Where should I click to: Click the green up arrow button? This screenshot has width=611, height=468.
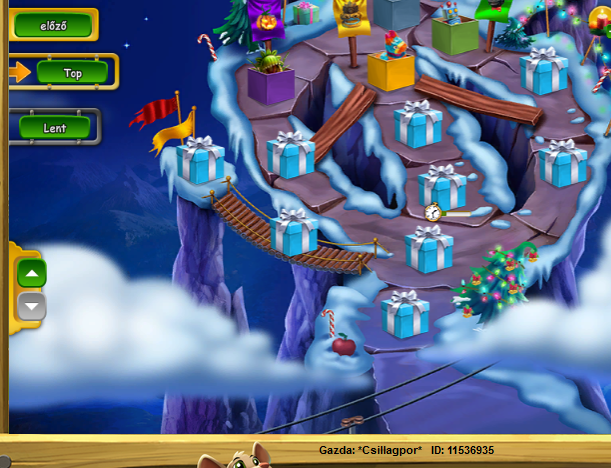(32, 274)
